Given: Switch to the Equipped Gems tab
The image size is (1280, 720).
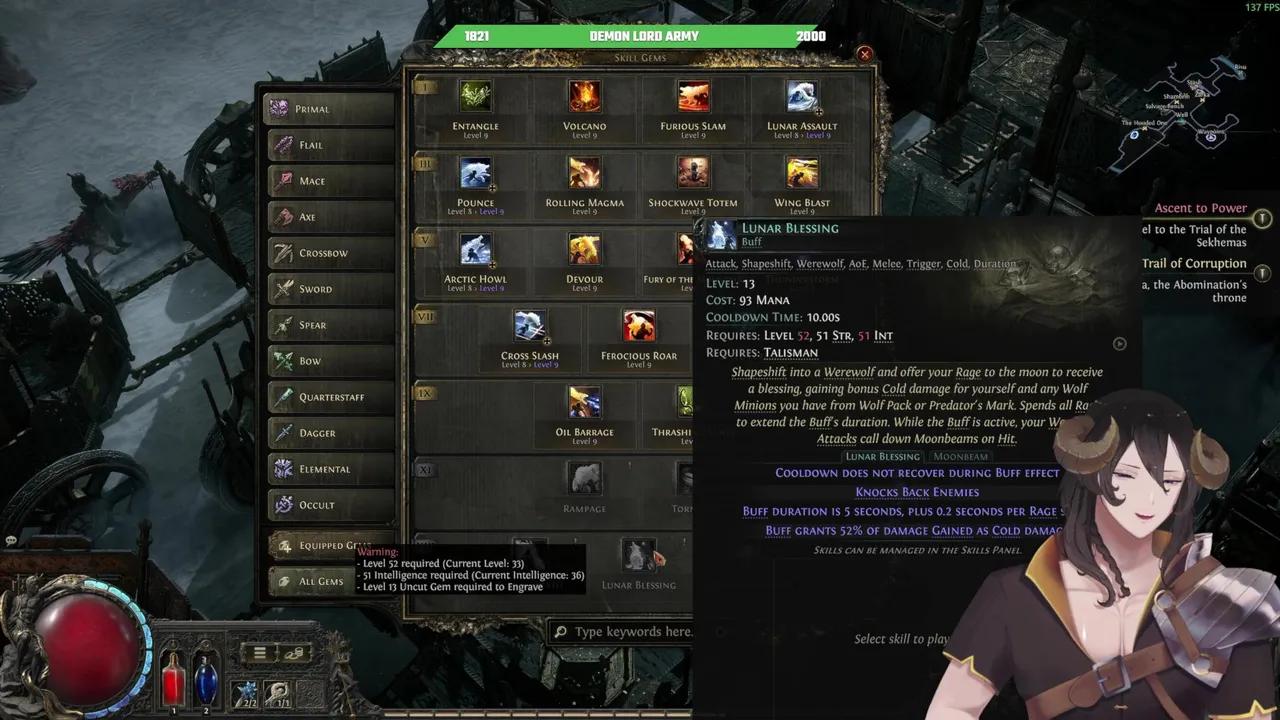Looking at the screenshot, I should pyautogui.click(x=320, y=545).
